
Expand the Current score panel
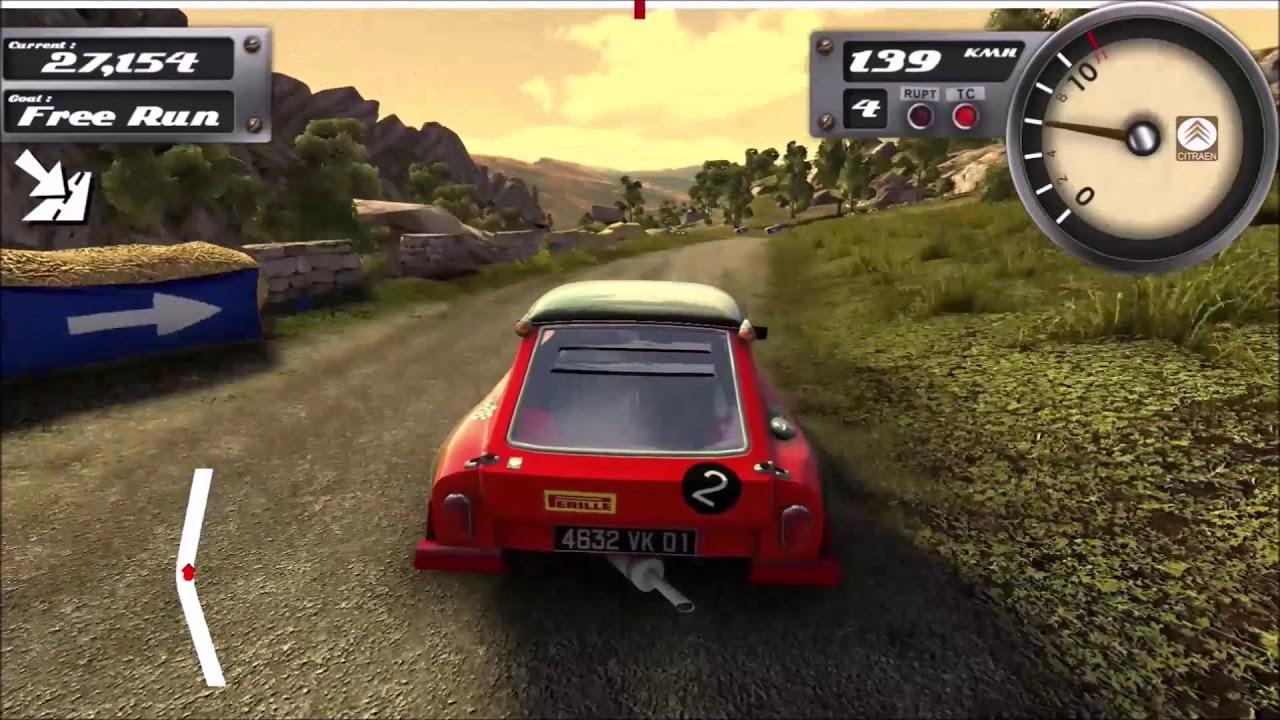tap(120, 58)
